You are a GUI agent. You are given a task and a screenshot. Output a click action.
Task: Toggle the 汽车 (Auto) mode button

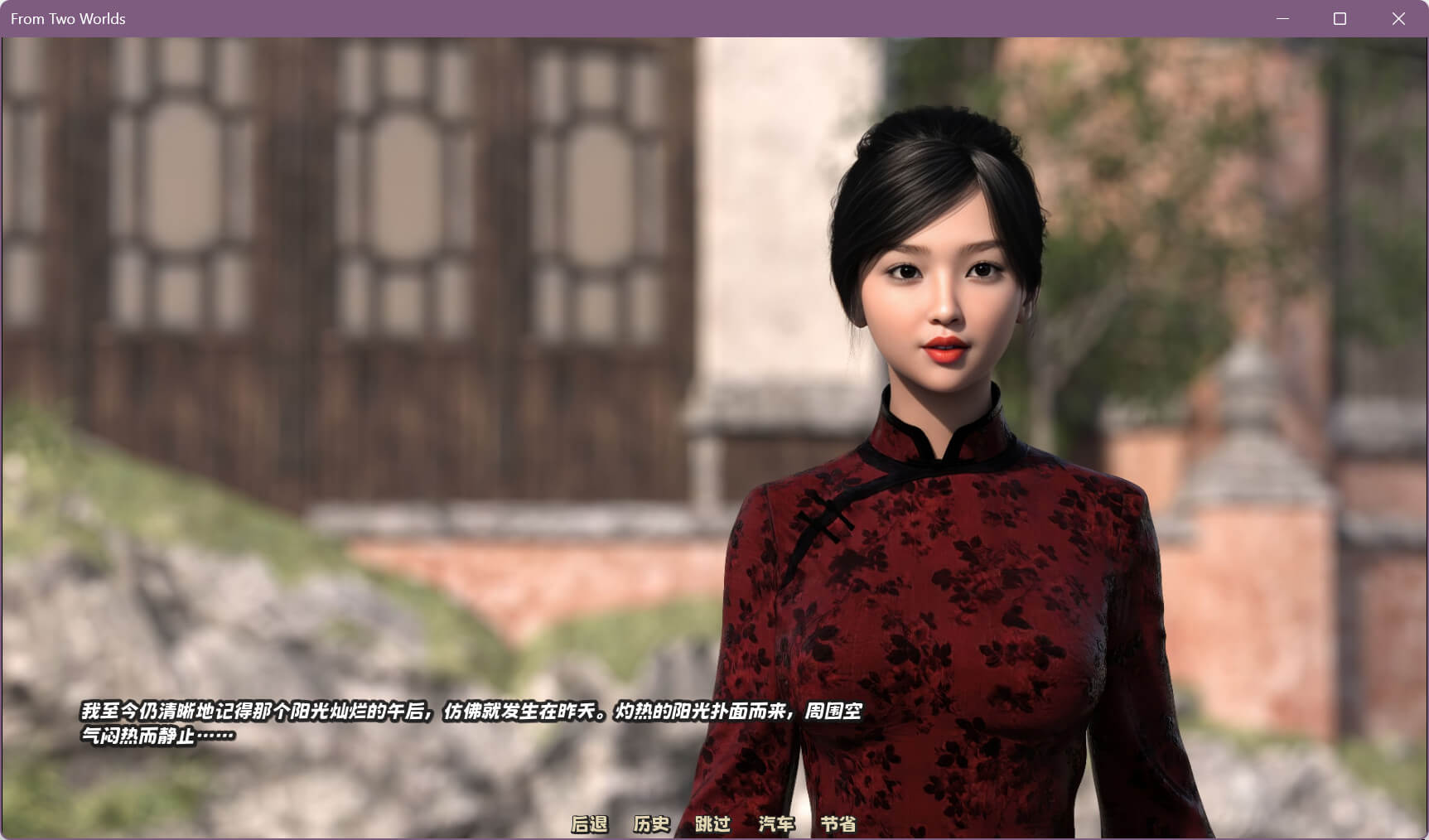click(x=776, y=823)
